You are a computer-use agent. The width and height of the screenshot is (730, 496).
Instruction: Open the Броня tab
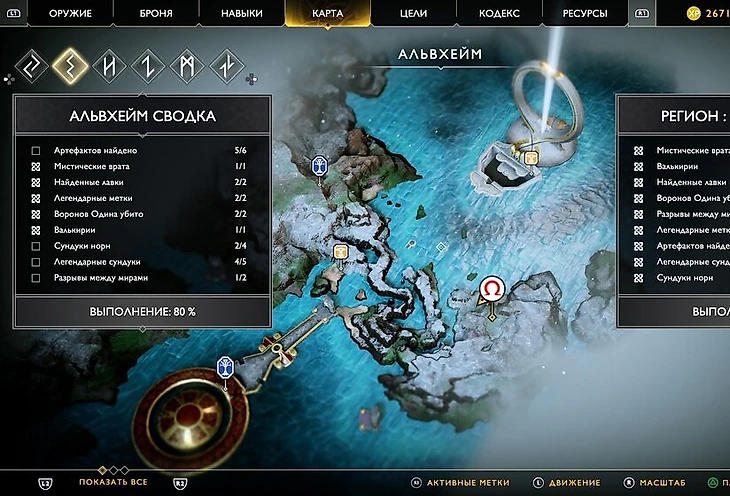[x=155, y=13]
